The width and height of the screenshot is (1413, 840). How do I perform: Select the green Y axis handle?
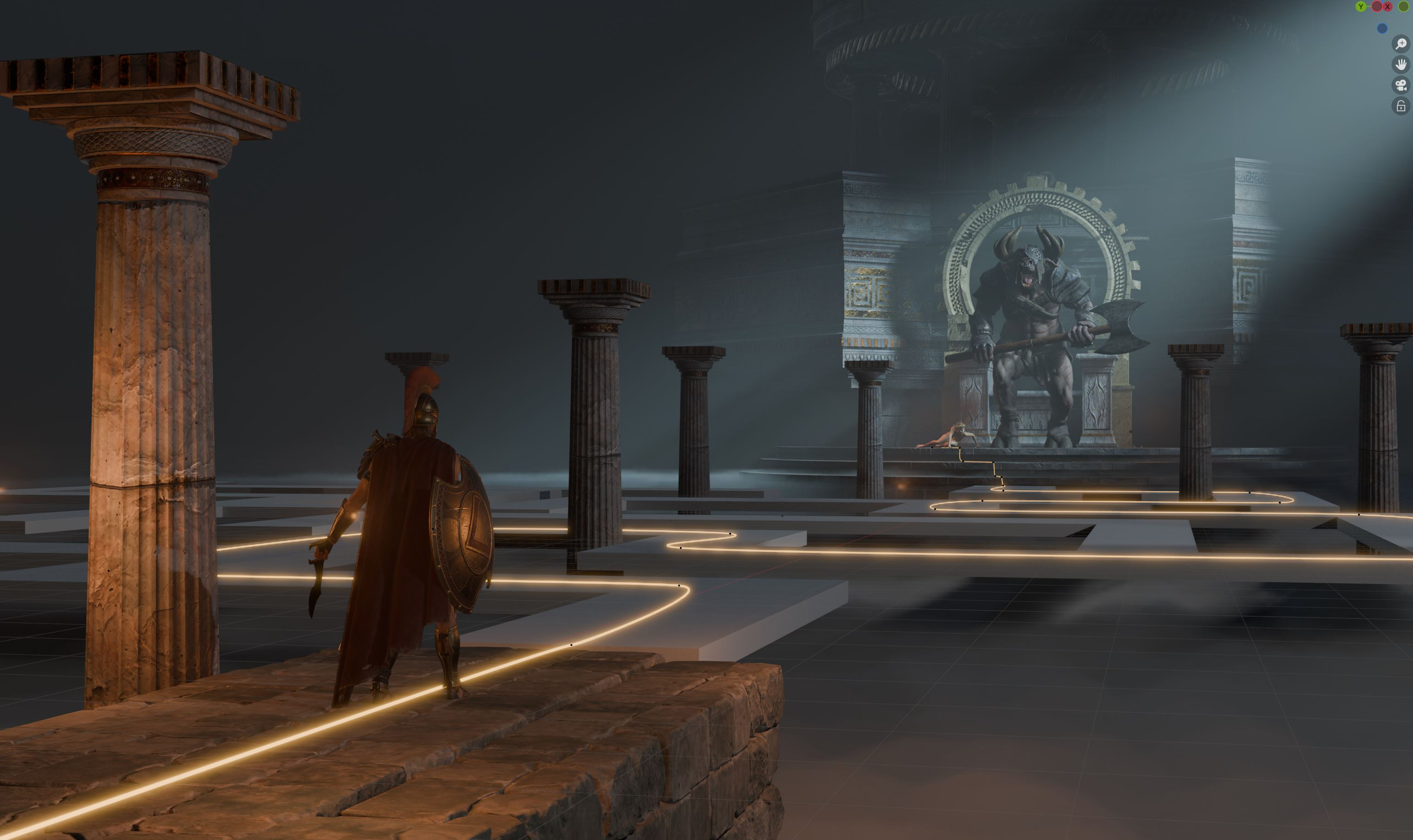click(1361, 7)
